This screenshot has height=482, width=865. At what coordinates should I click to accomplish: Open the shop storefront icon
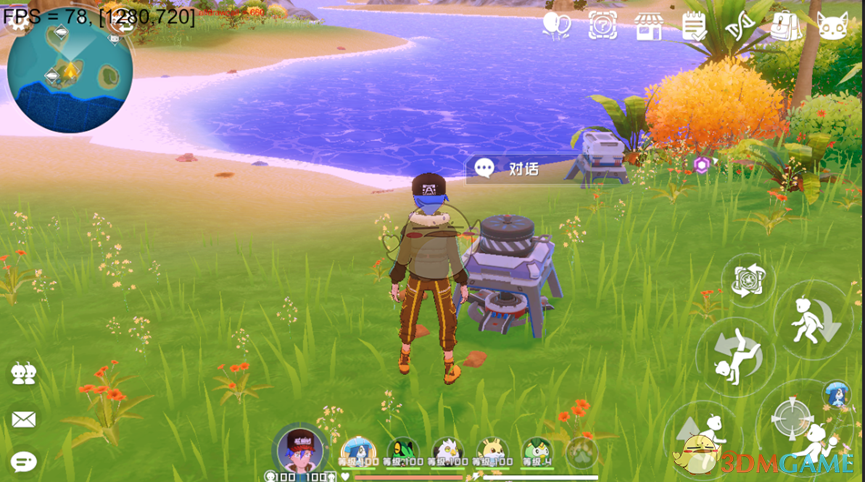click(649, 26)
